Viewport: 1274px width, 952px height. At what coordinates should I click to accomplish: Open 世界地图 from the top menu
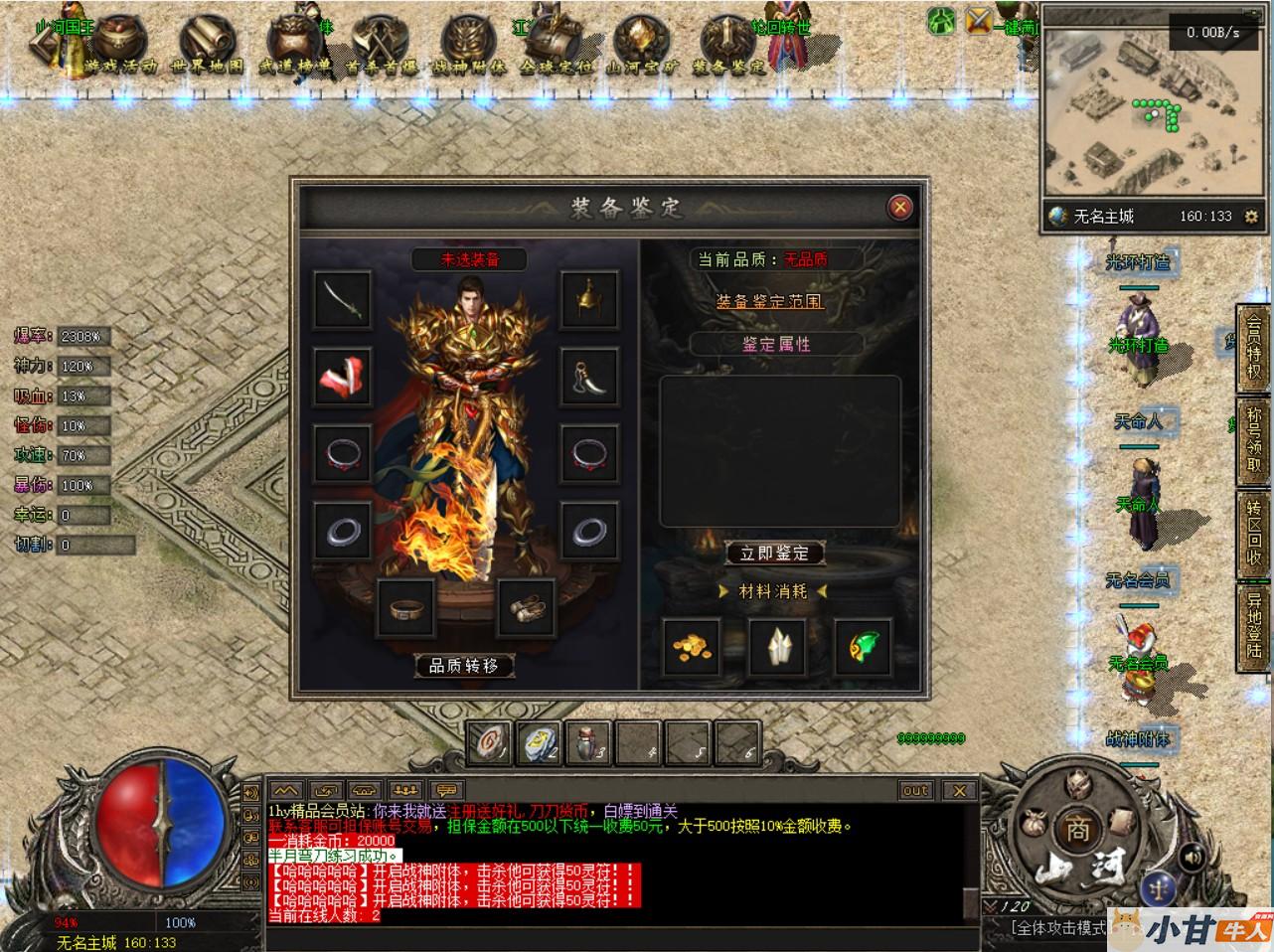(207, 45)
